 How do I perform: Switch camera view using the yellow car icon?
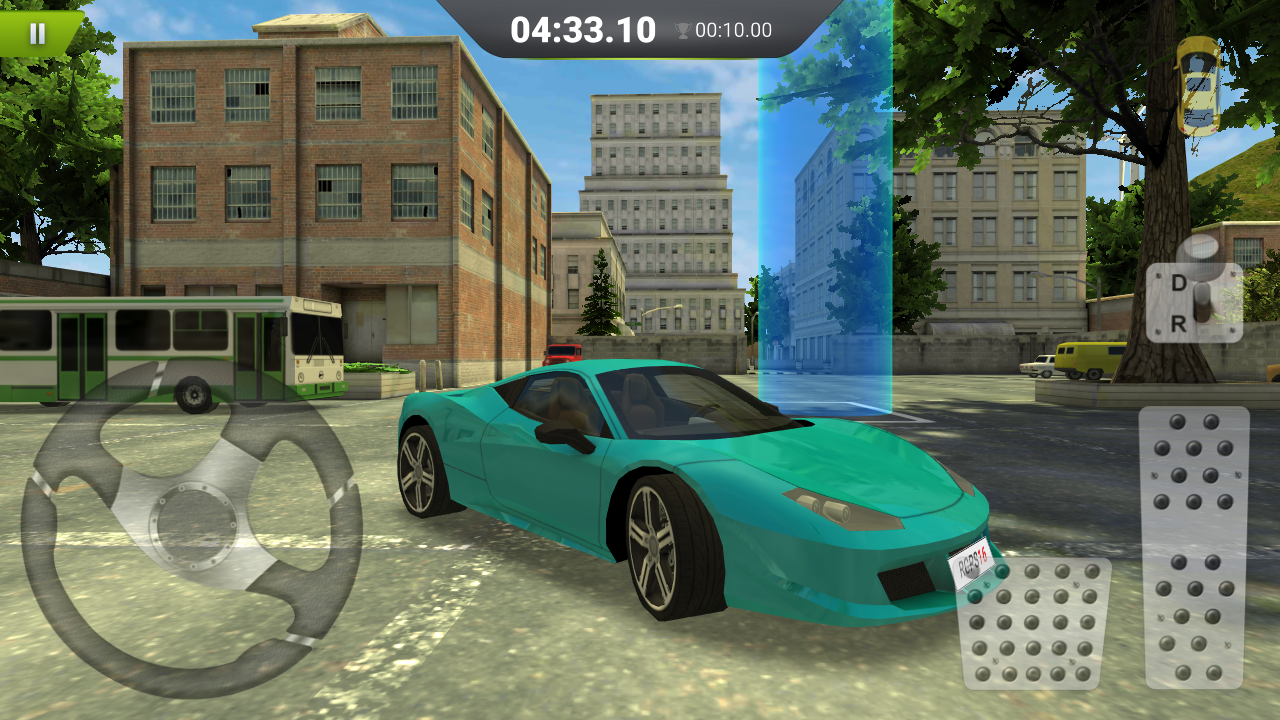point(1198,85)
